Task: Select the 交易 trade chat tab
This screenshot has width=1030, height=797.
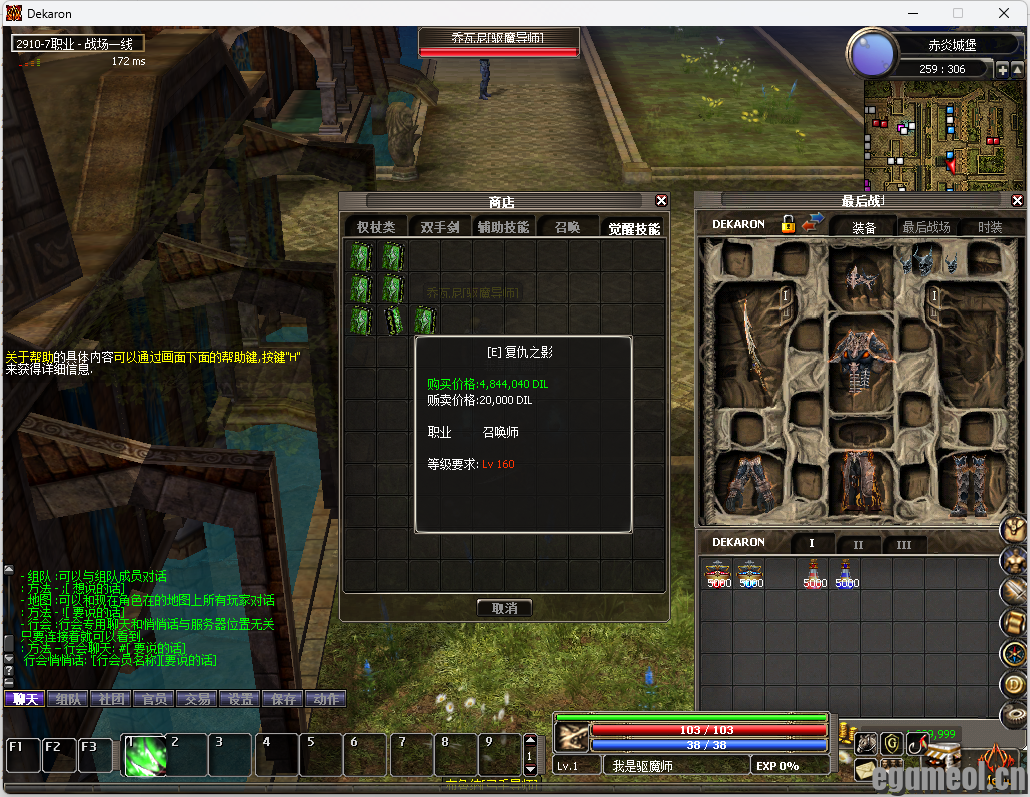Action: [197, 699]
